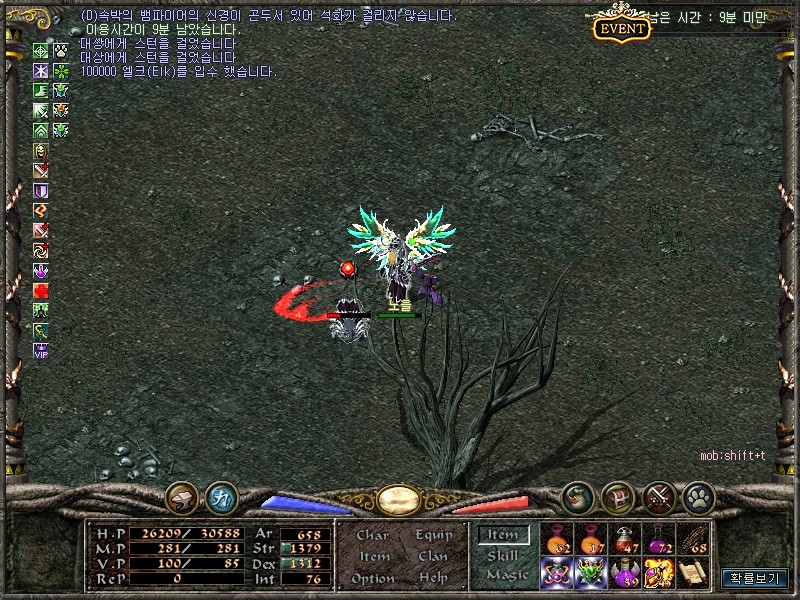Screen dimensions: 800x600
Task: Click the blue rune round button
Action: [221, 497]
